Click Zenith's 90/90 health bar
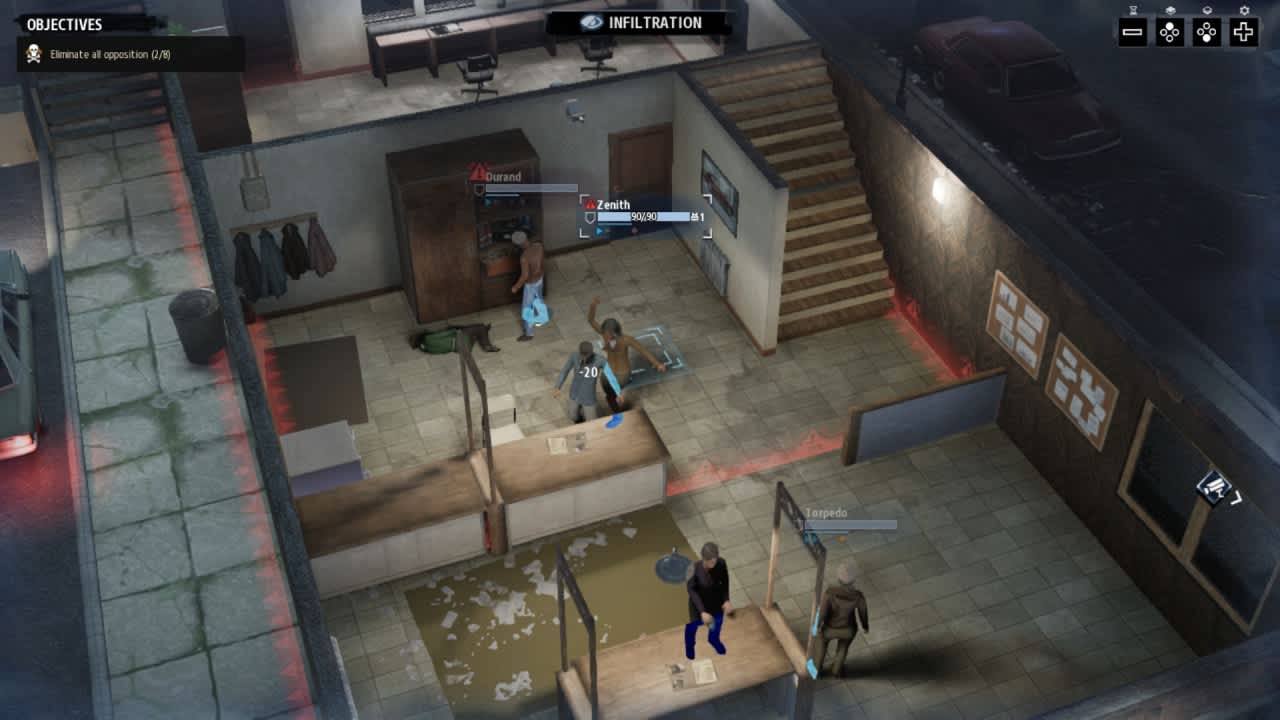 [643, 216]
